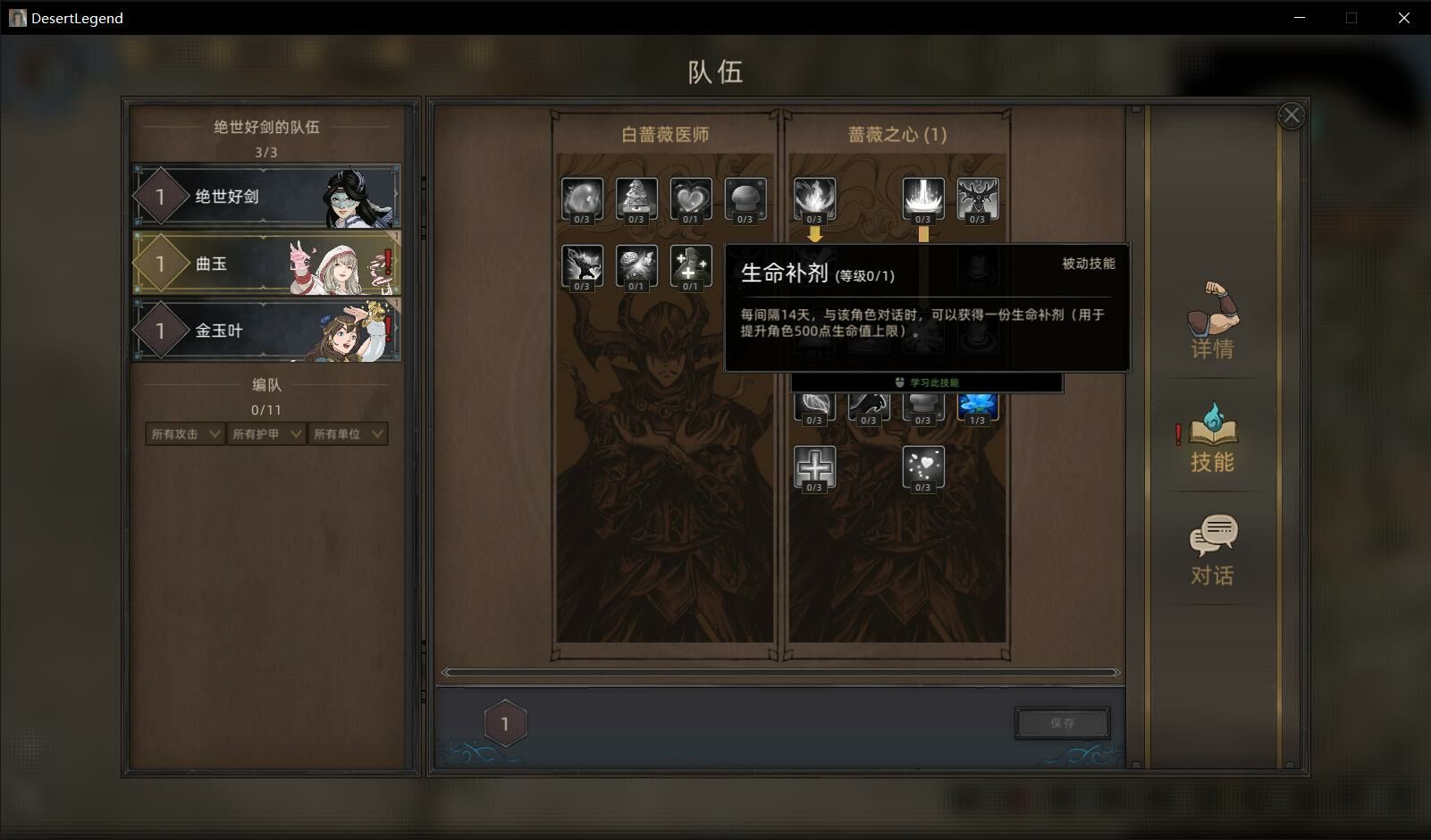Close the DesertLegend window
Screen dimensions: 1431x840
click(x=1403, y=18)
